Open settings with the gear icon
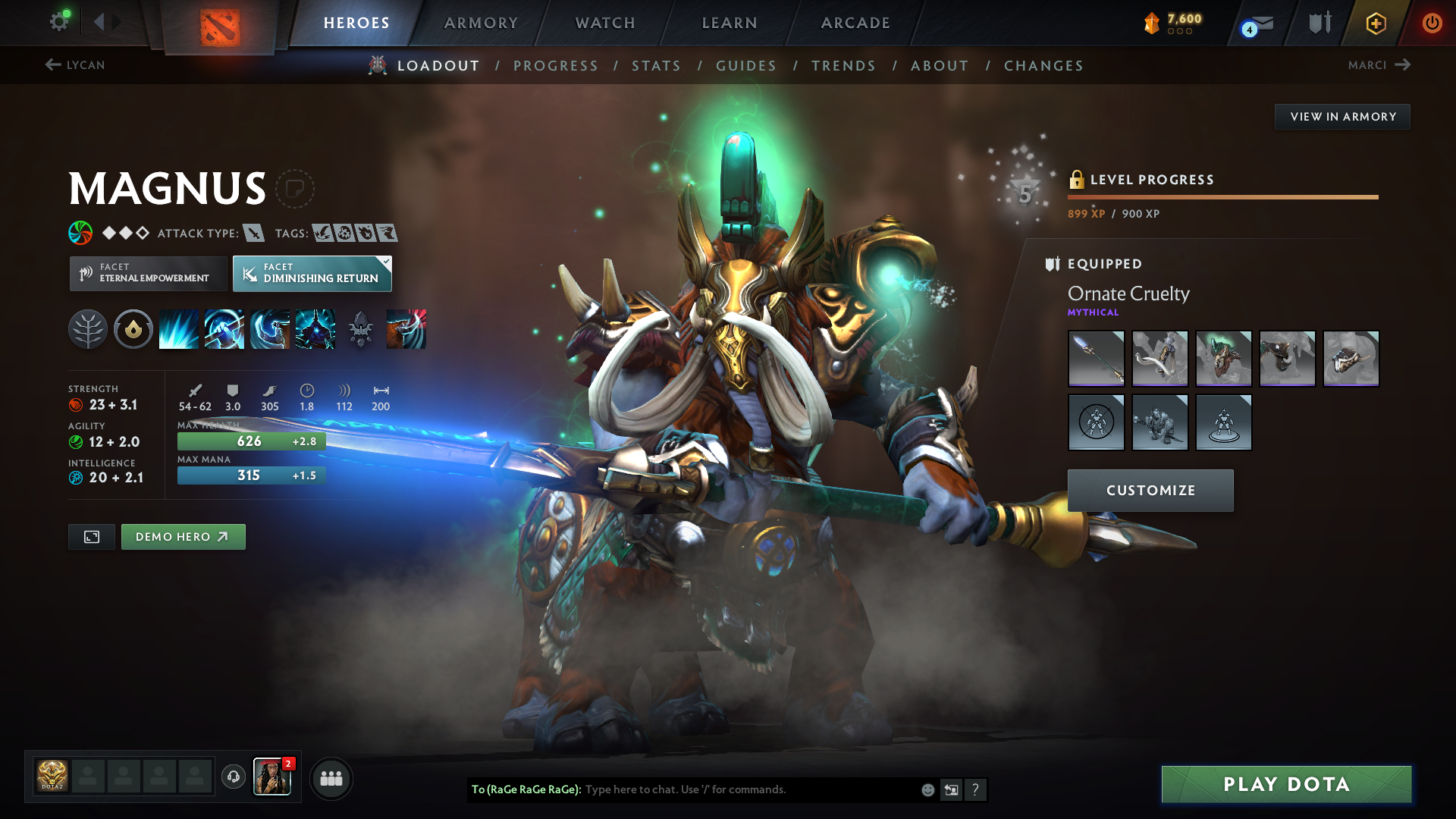 59,22
